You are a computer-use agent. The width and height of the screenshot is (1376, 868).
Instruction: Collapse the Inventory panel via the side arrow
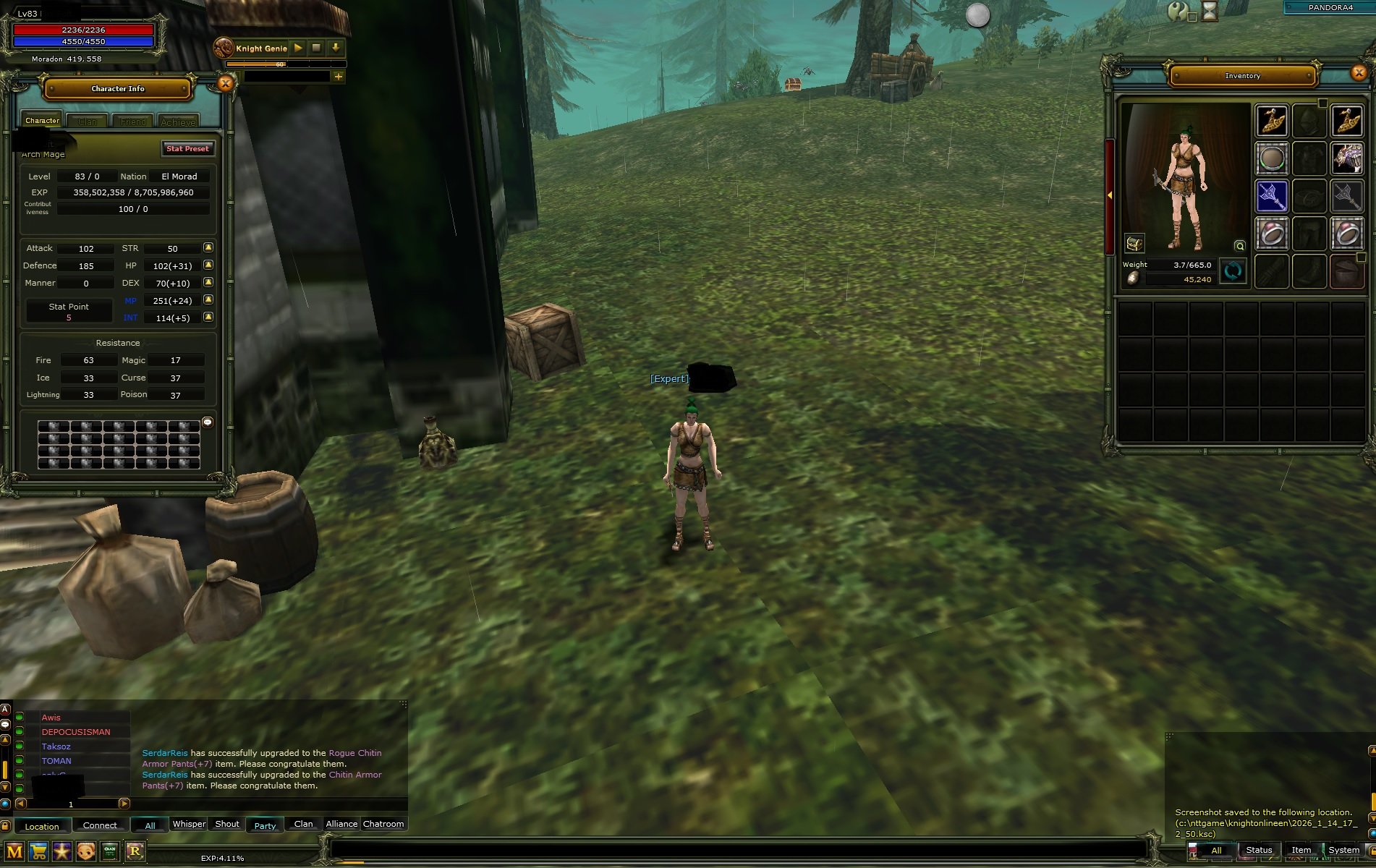point(1110,194)
